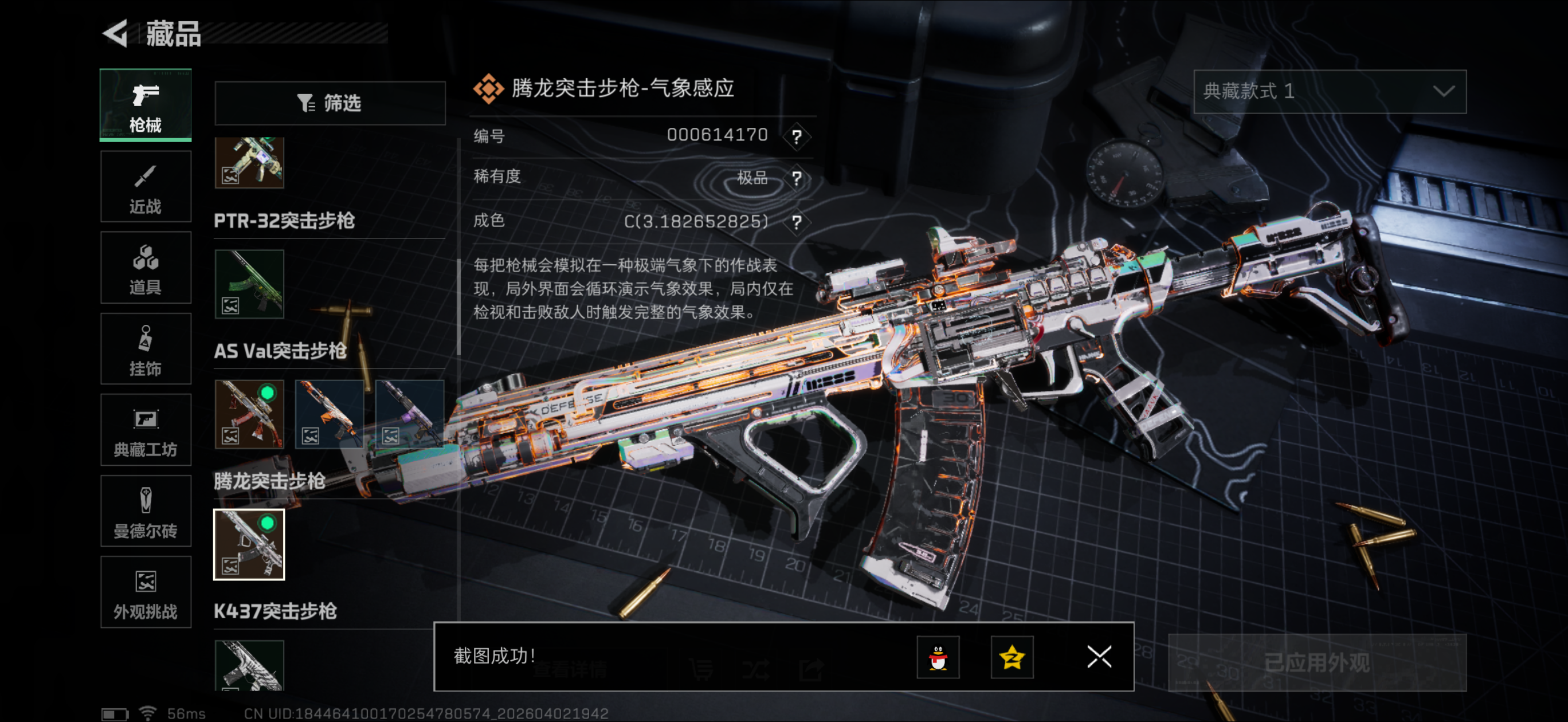Open the 近战 melee category
This screenshot has height=722, width=1568.
point(146,187)
